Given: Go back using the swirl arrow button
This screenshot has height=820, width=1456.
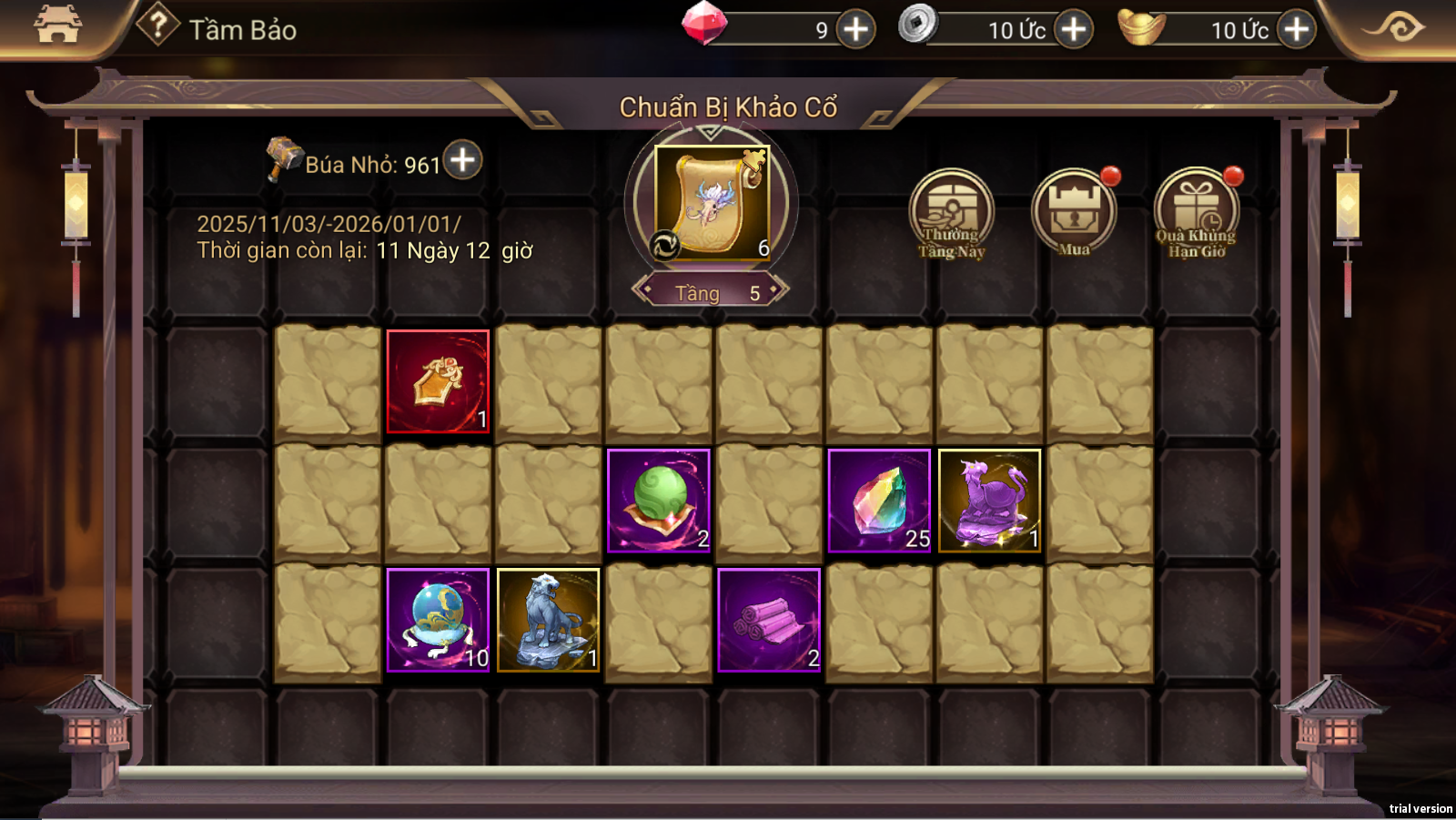Looking at the screenshot, I should (1396, 26).
